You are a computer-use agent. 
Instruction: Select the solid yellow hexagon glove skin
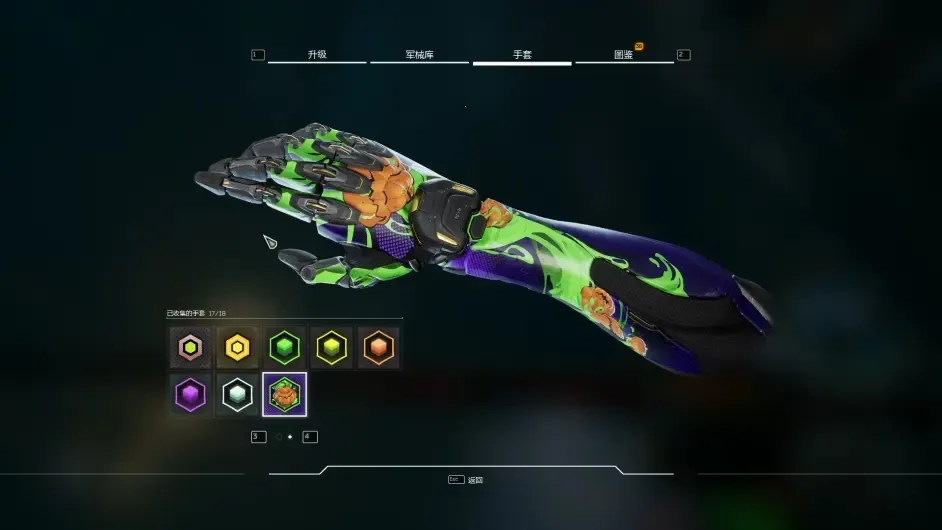coord(237,348)
